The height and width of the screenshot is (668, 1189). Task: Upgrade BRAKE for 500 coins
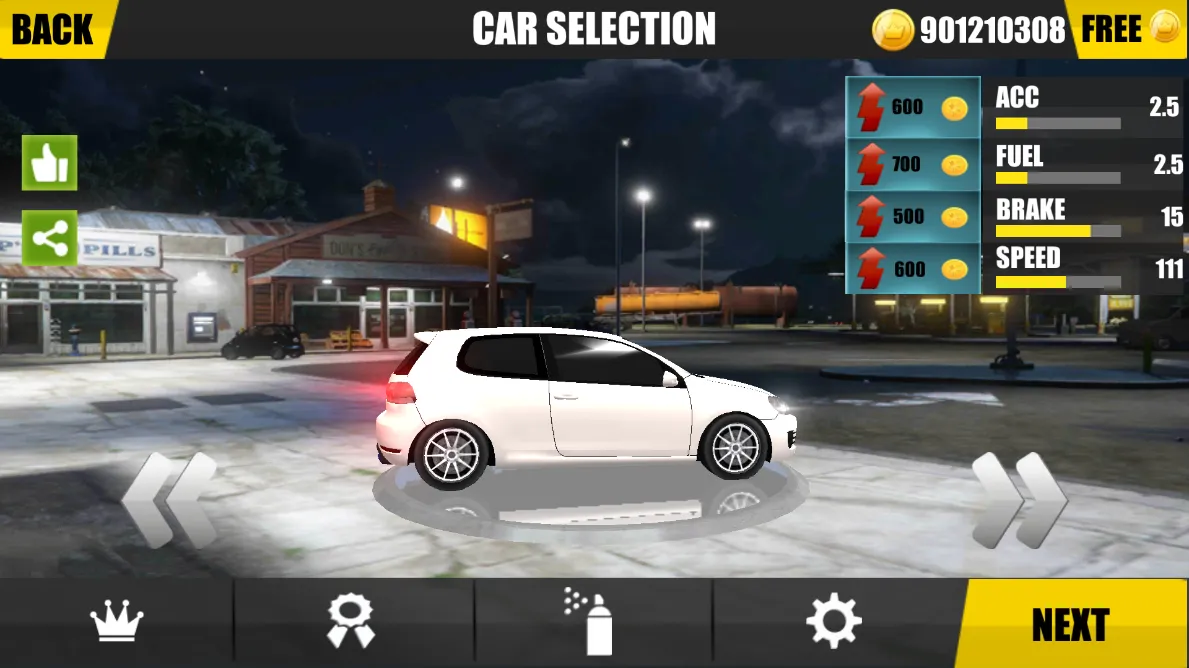point(913,216)
